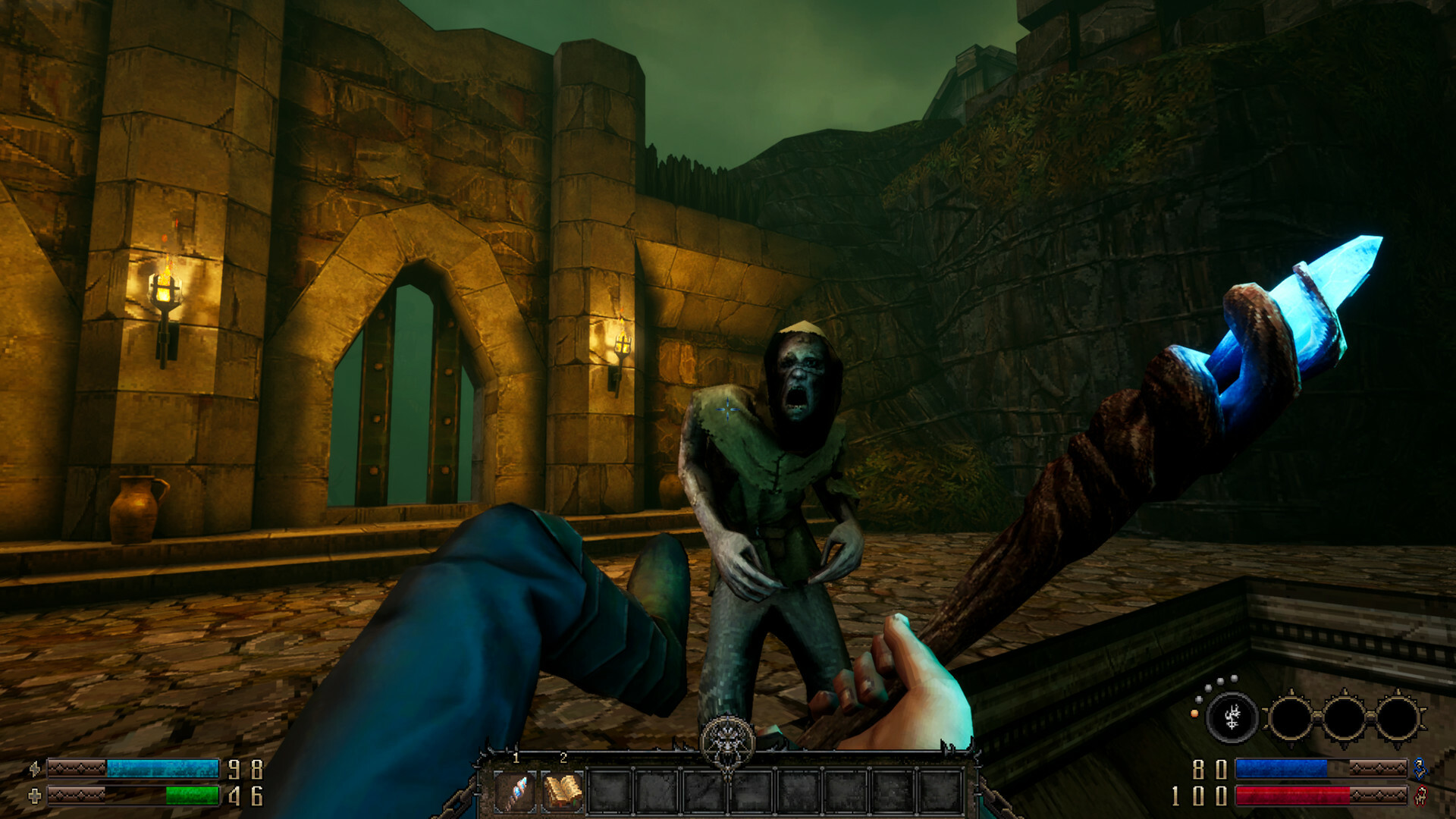Click the orange orb near the ammo circle
The width and height of the screenshot is (1456, 819).
(1194, 714)
